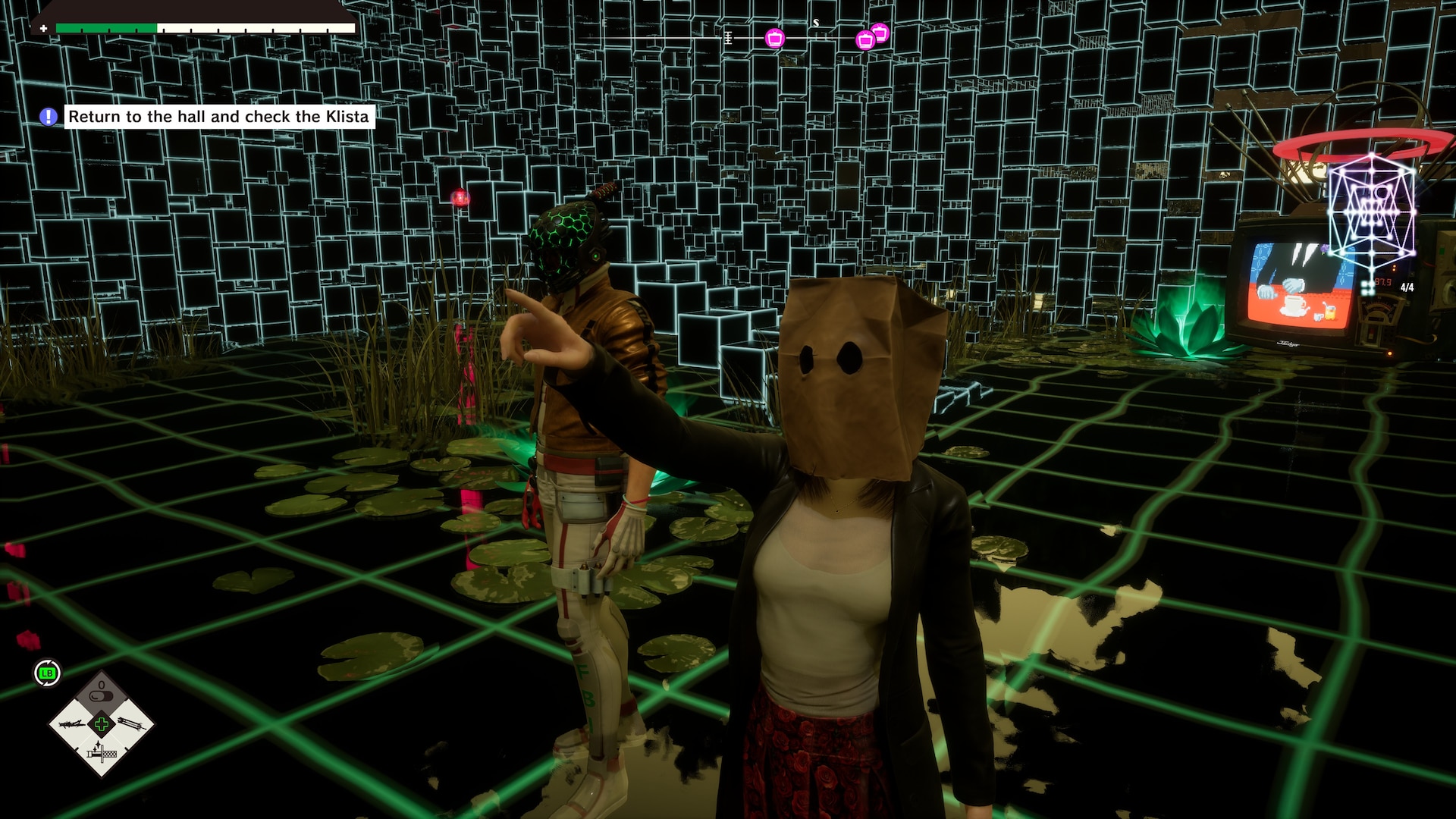Screen dimensions: 1456x819
Task: Click the green cross in the diamond center
Action: click(x=102, y=724)
